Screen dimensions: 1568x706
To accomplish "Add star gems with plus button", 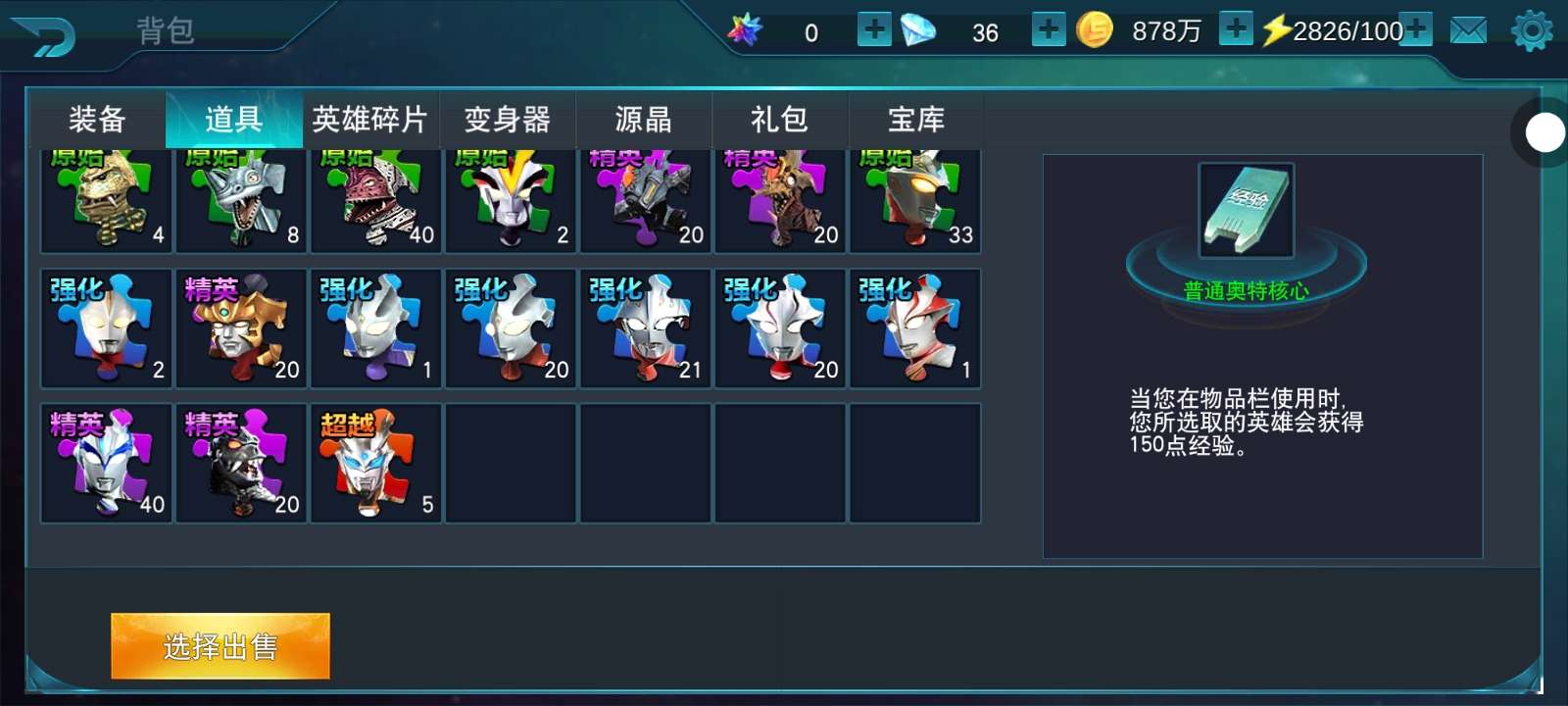I will coord(874,29).
